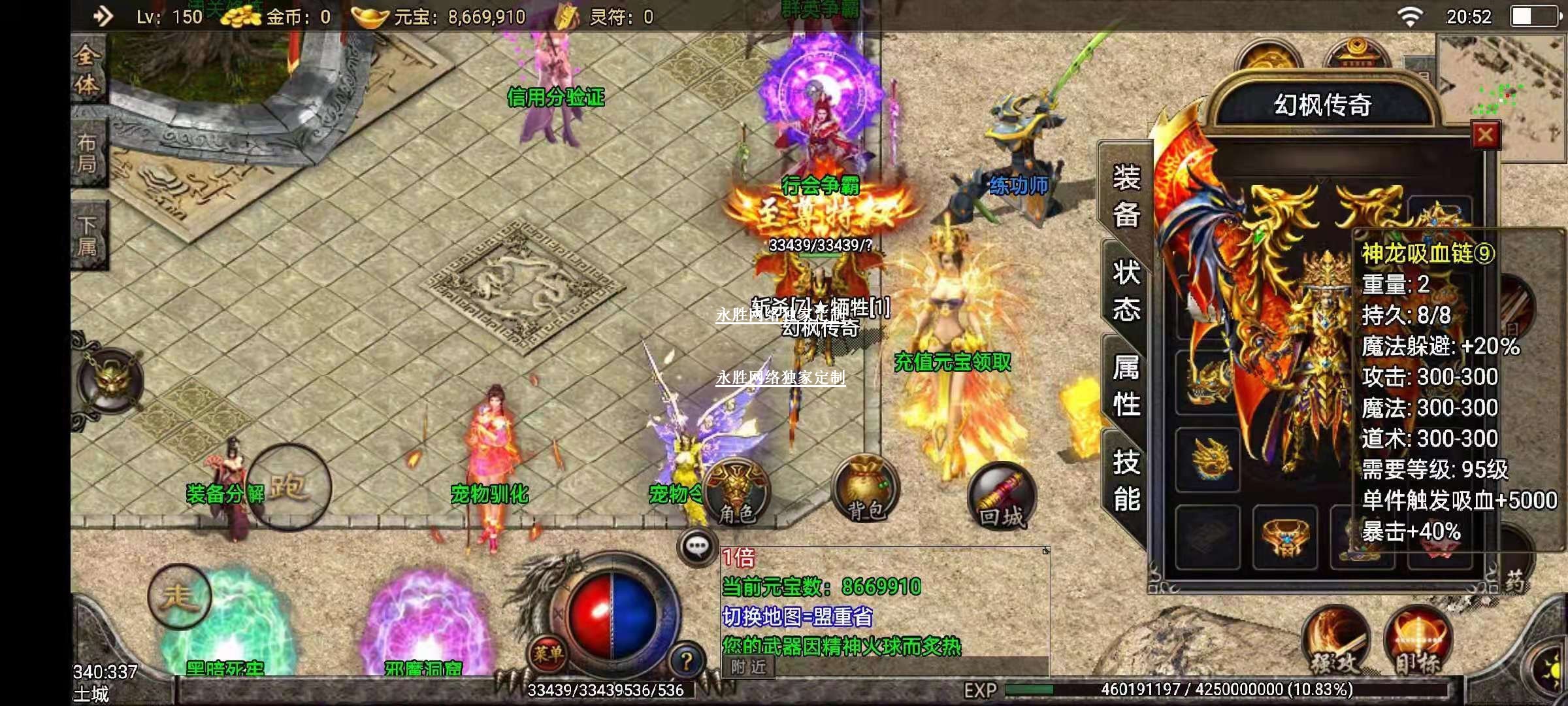Open the 状态 status tab
This screenshot has height=706, width=1568.
coord(1126,291)
